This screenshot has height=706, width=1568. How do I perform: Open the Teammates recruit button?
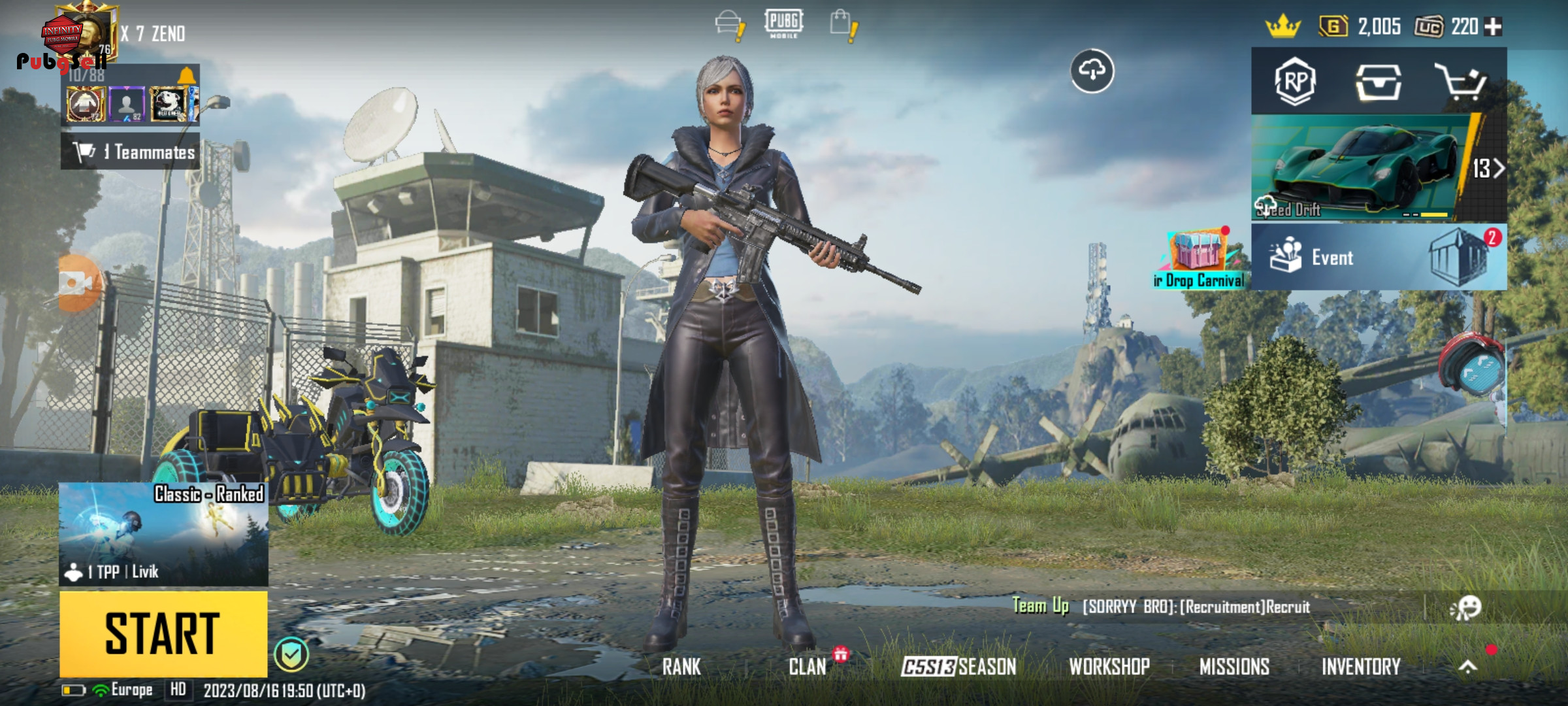[131, 152]
